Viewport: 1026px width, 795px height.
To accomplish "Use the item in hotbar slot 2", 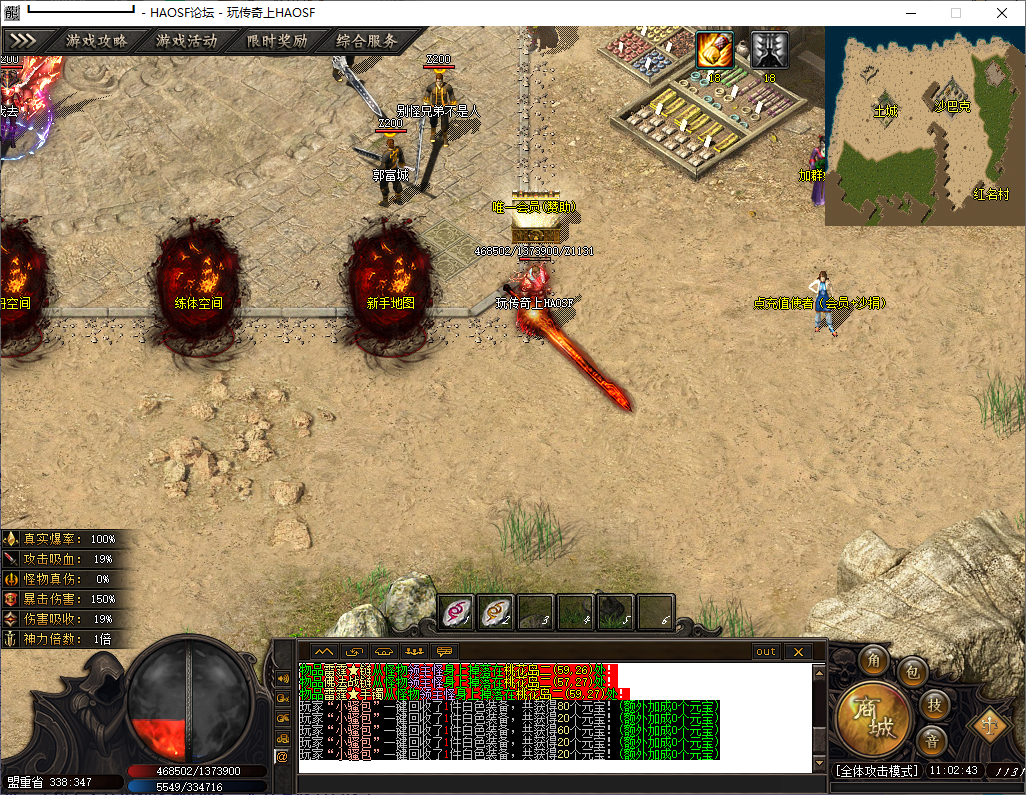I will coord(496,610).
